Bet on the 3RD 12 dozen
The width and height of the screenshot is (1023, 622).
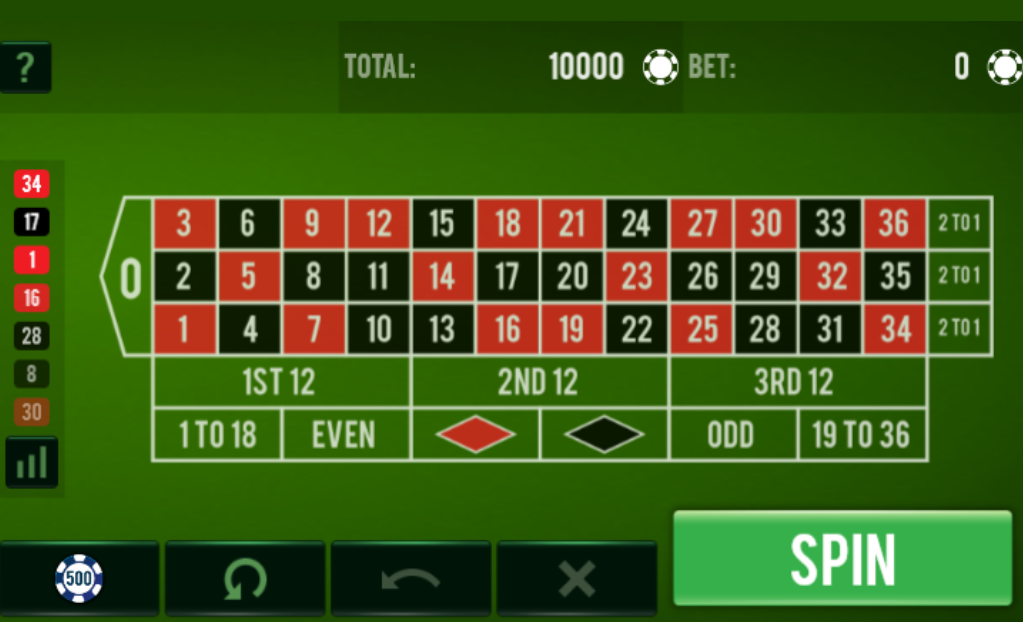(796, 382)
